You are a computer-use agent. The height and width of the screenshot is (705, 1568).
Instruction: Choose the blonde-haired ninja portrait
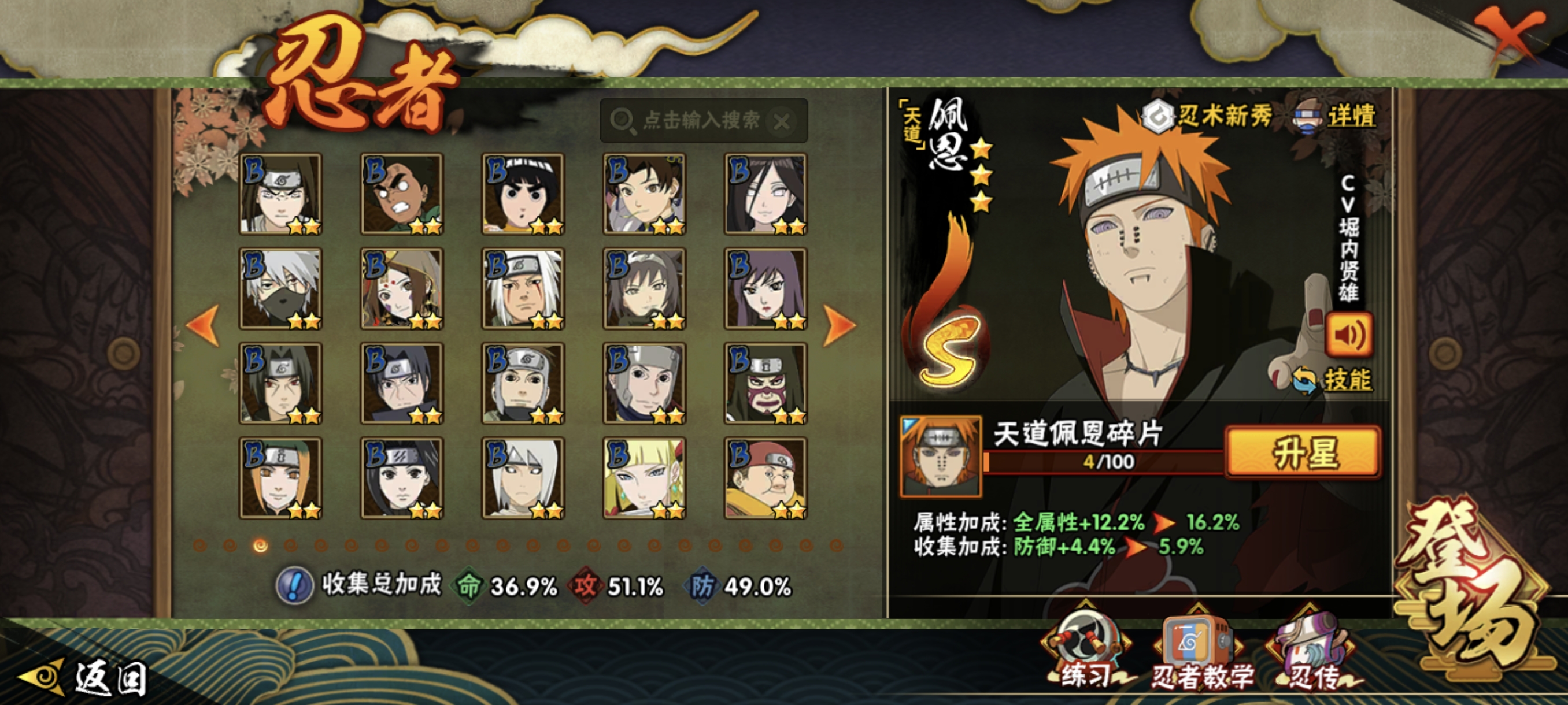(645, 478)
